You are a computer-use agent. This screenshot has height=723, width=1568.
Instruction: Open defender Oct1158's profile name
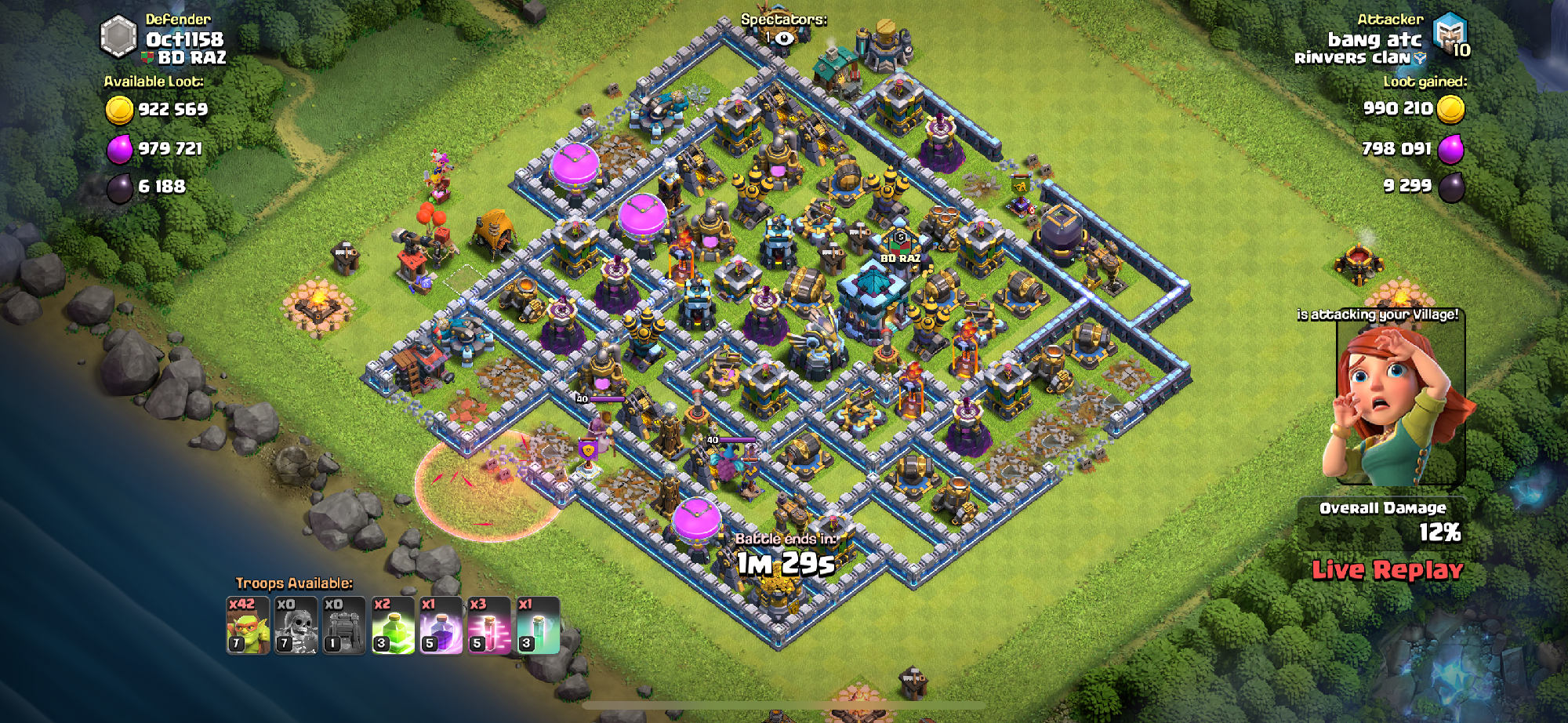(184, 39)
